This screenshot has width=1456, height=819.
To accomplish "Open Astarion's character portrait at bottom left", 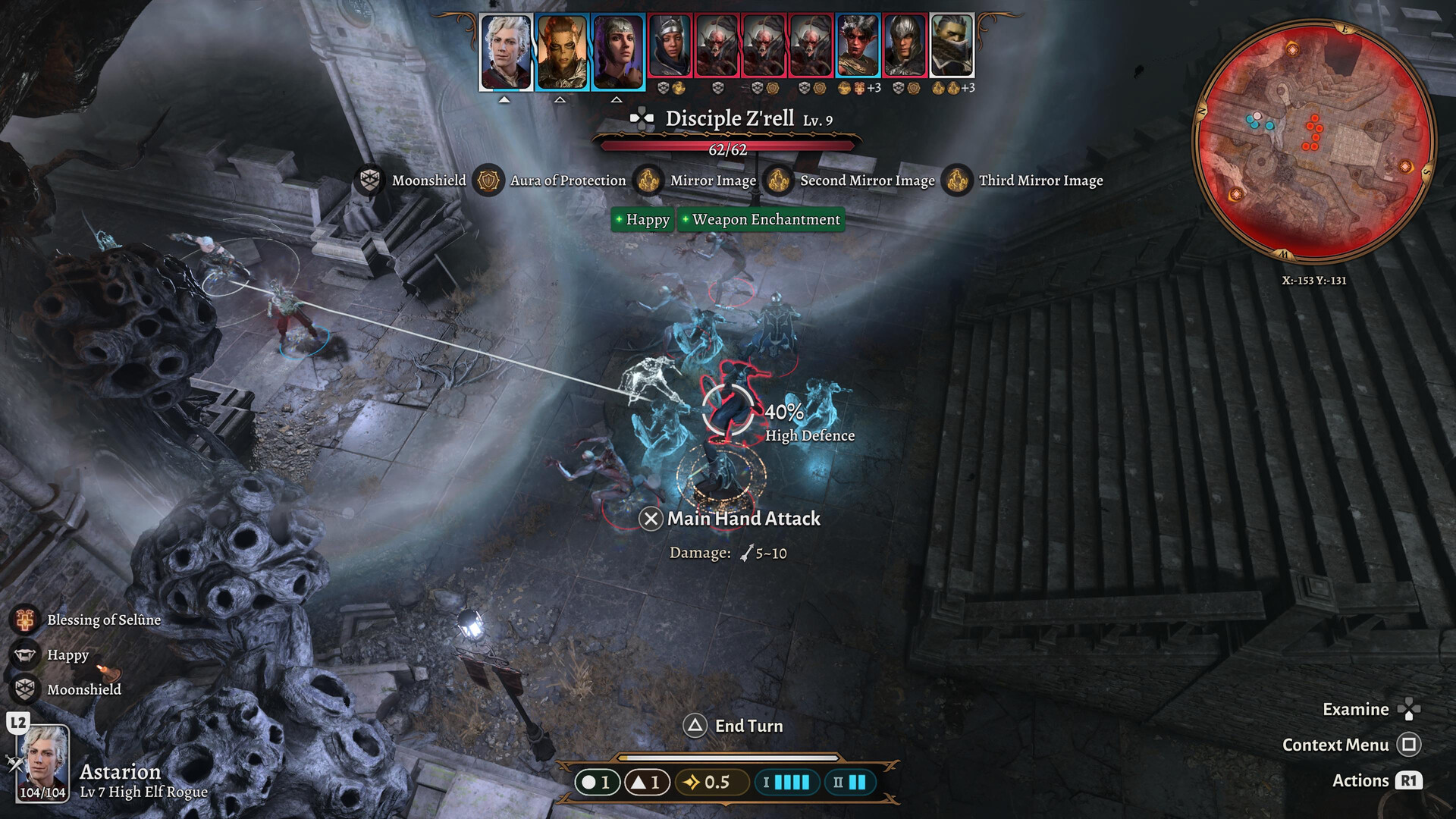I will [42, 764].
